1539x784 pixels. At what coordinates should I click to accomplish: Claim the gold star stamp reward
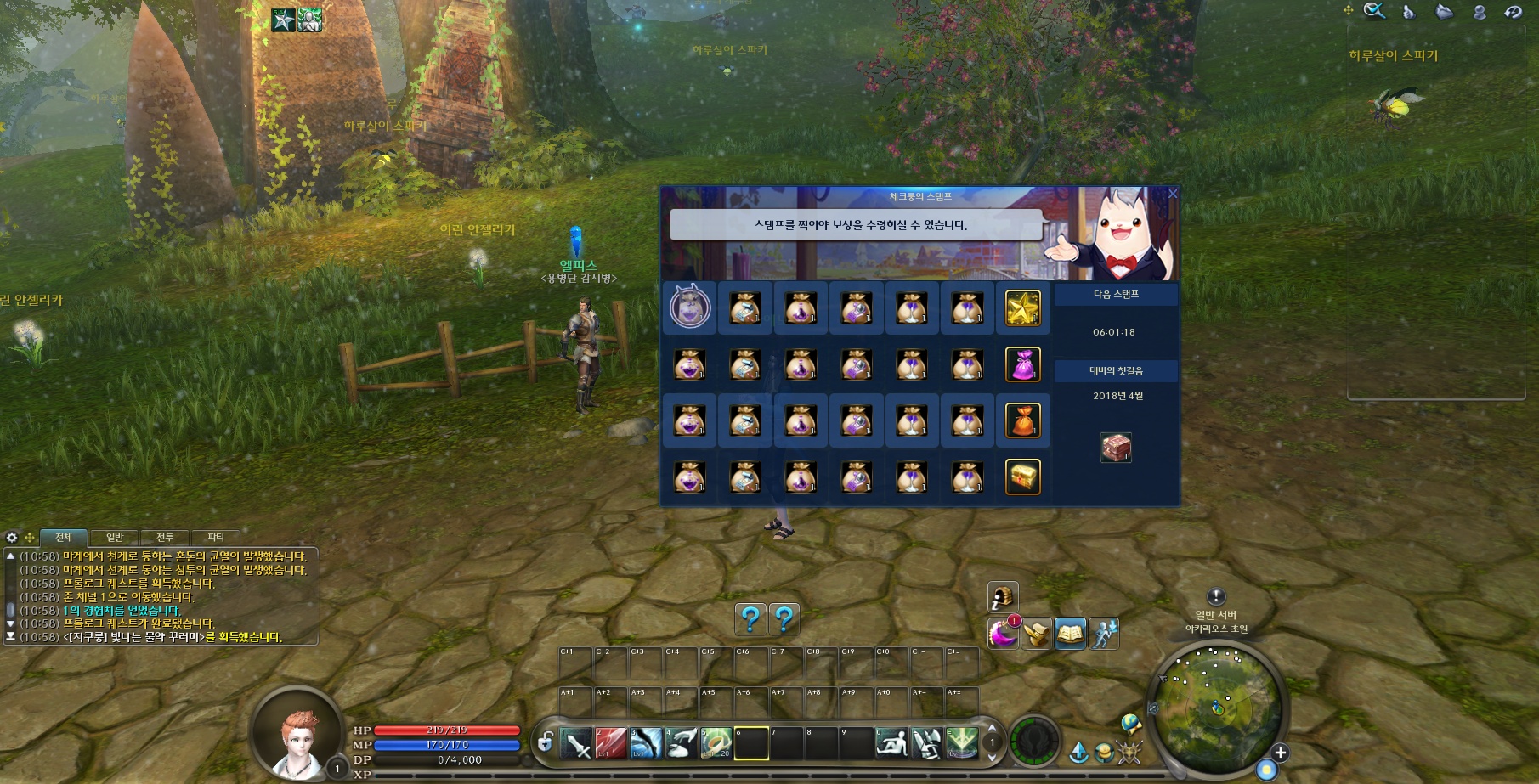coord(1023,308)
